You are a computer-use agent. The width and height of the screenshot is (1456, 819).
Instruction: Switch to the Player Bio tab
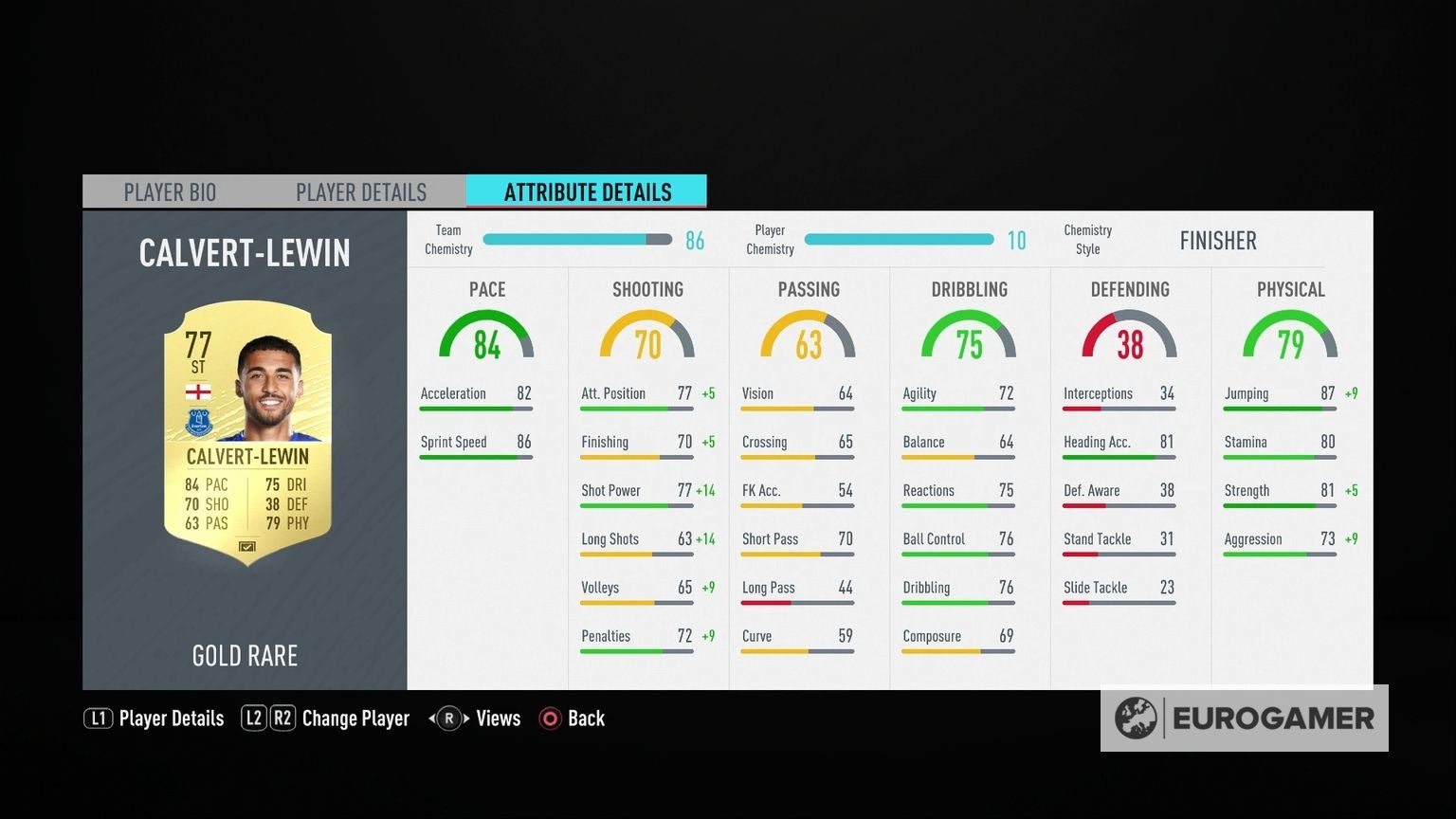coord(170,191)
